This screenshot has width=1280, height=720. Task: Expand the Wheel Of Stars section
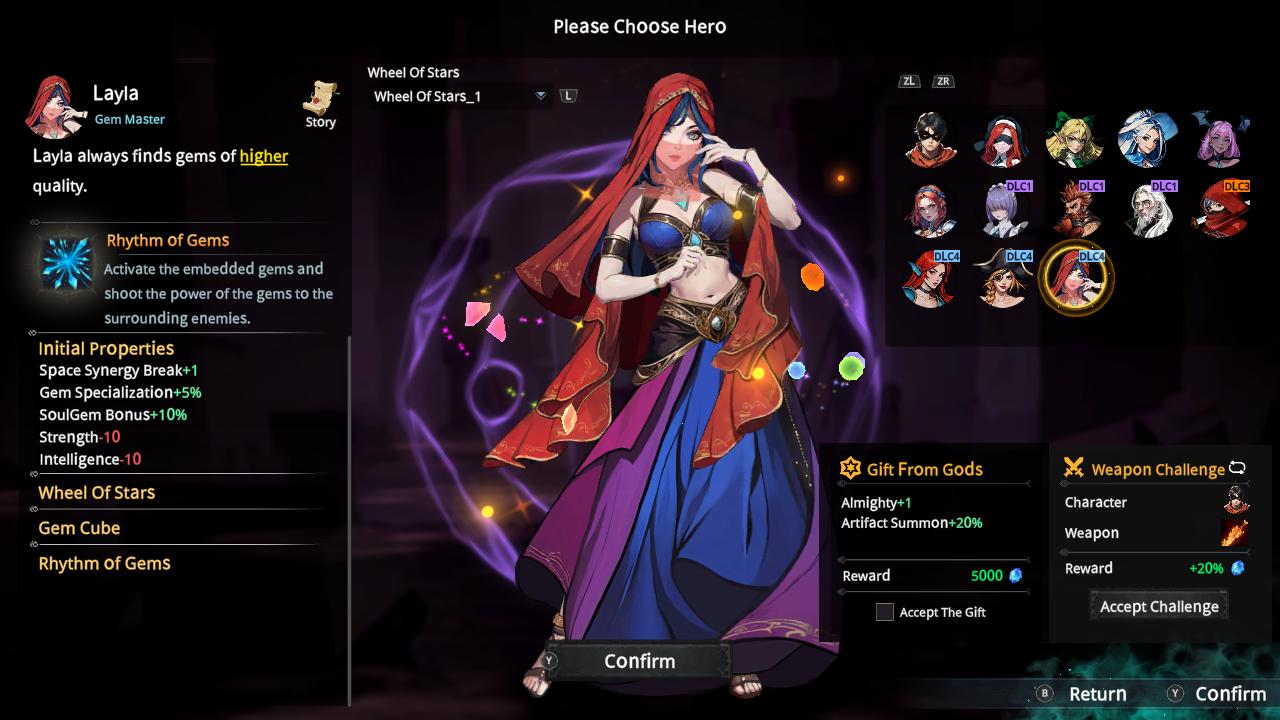tap(95, 493)
